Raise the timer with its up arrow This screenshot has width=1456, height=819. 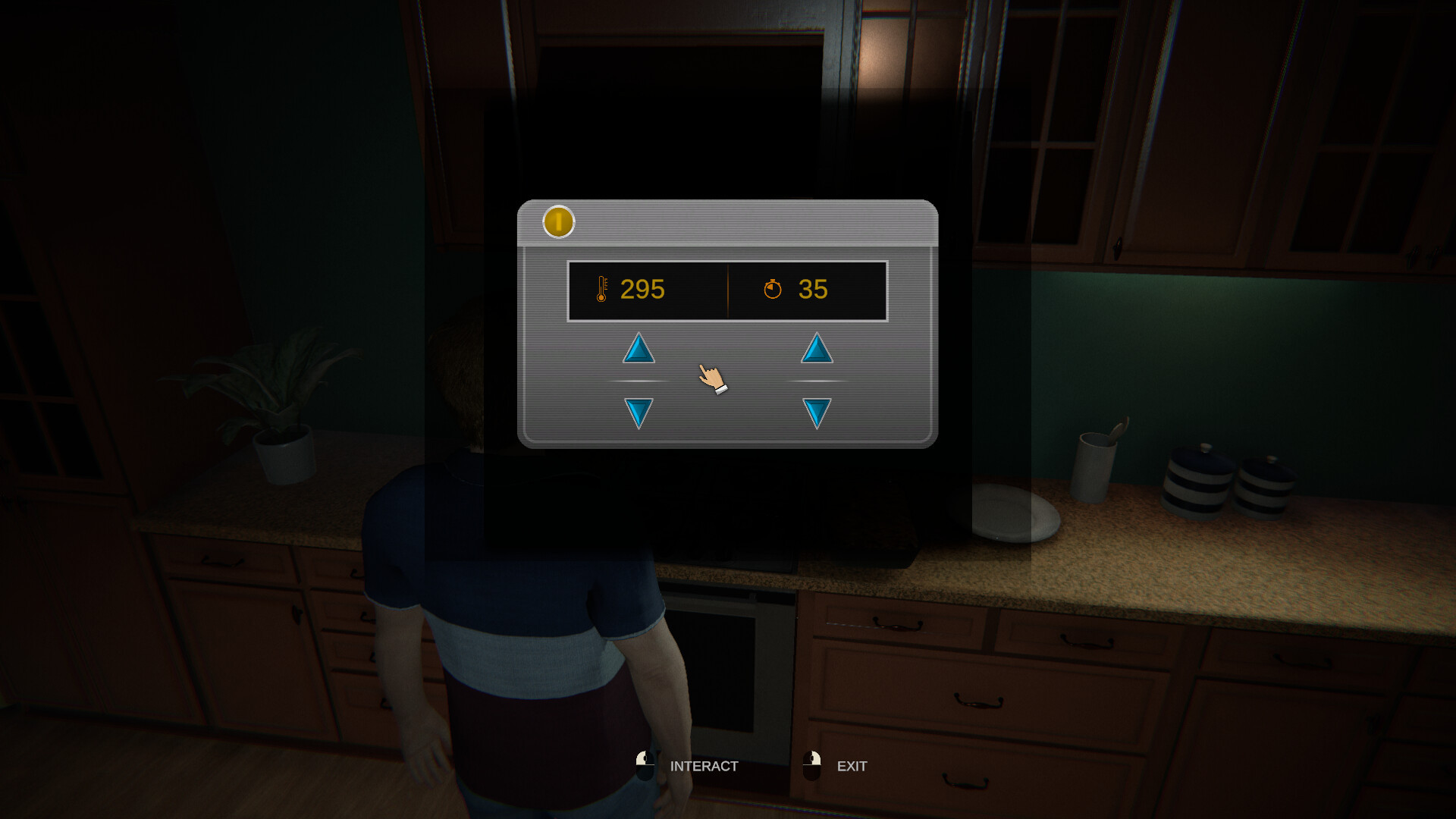point(817,349)
